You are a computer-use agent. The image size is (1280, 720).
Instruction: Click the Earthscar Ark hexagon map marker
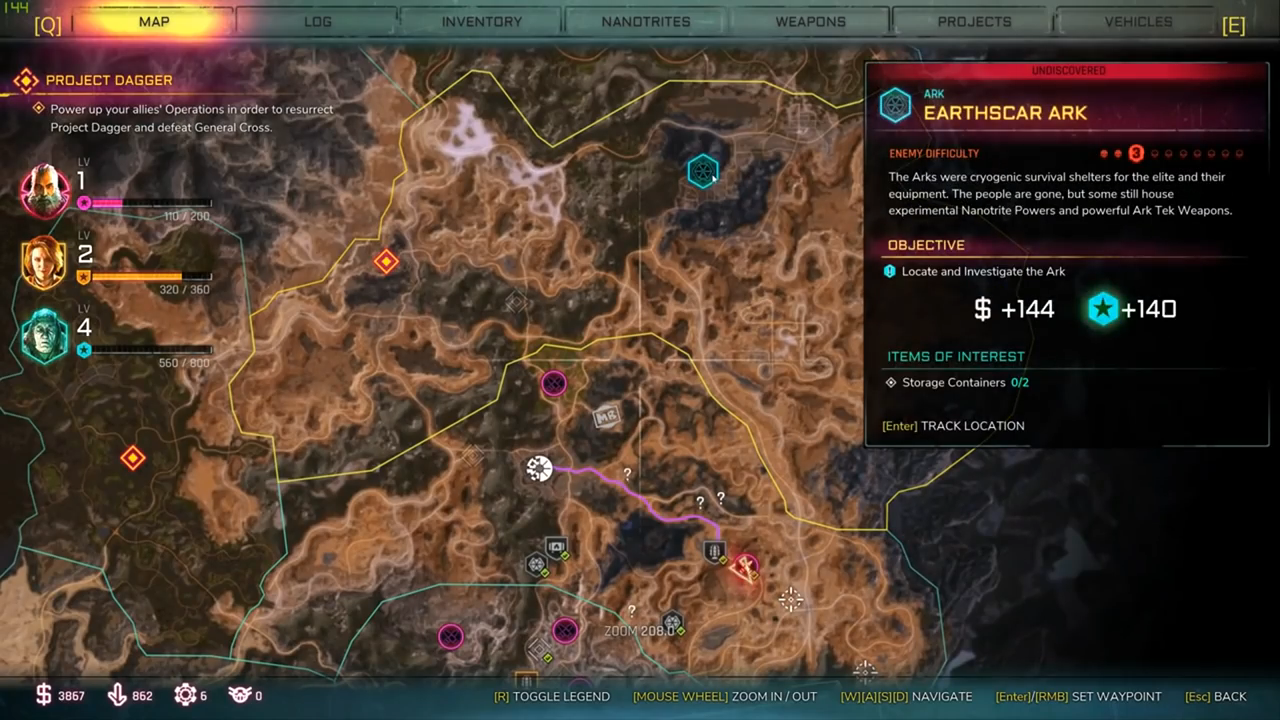pyautogui.click(x=703, y=171)
